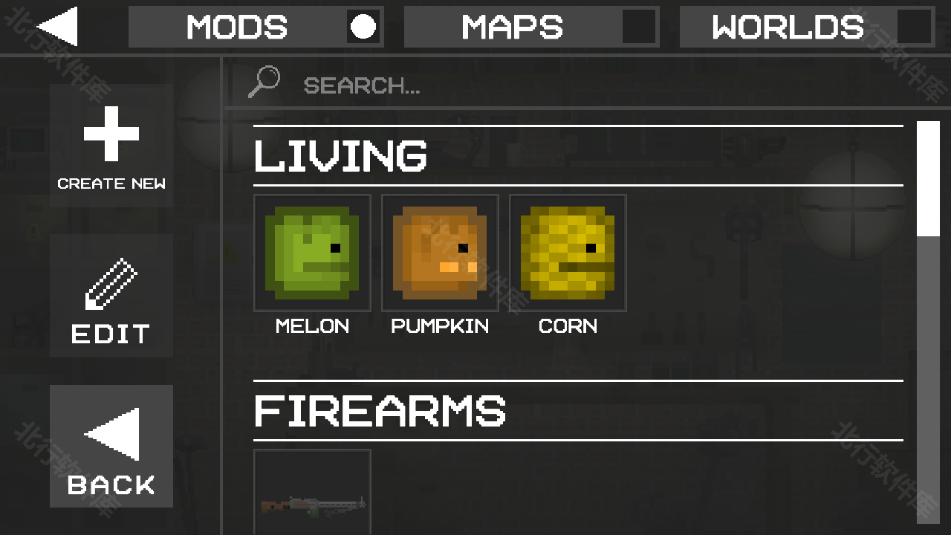Open the Edit tool
This screenshot has width=951, height=535.
[x=111, y=297]
